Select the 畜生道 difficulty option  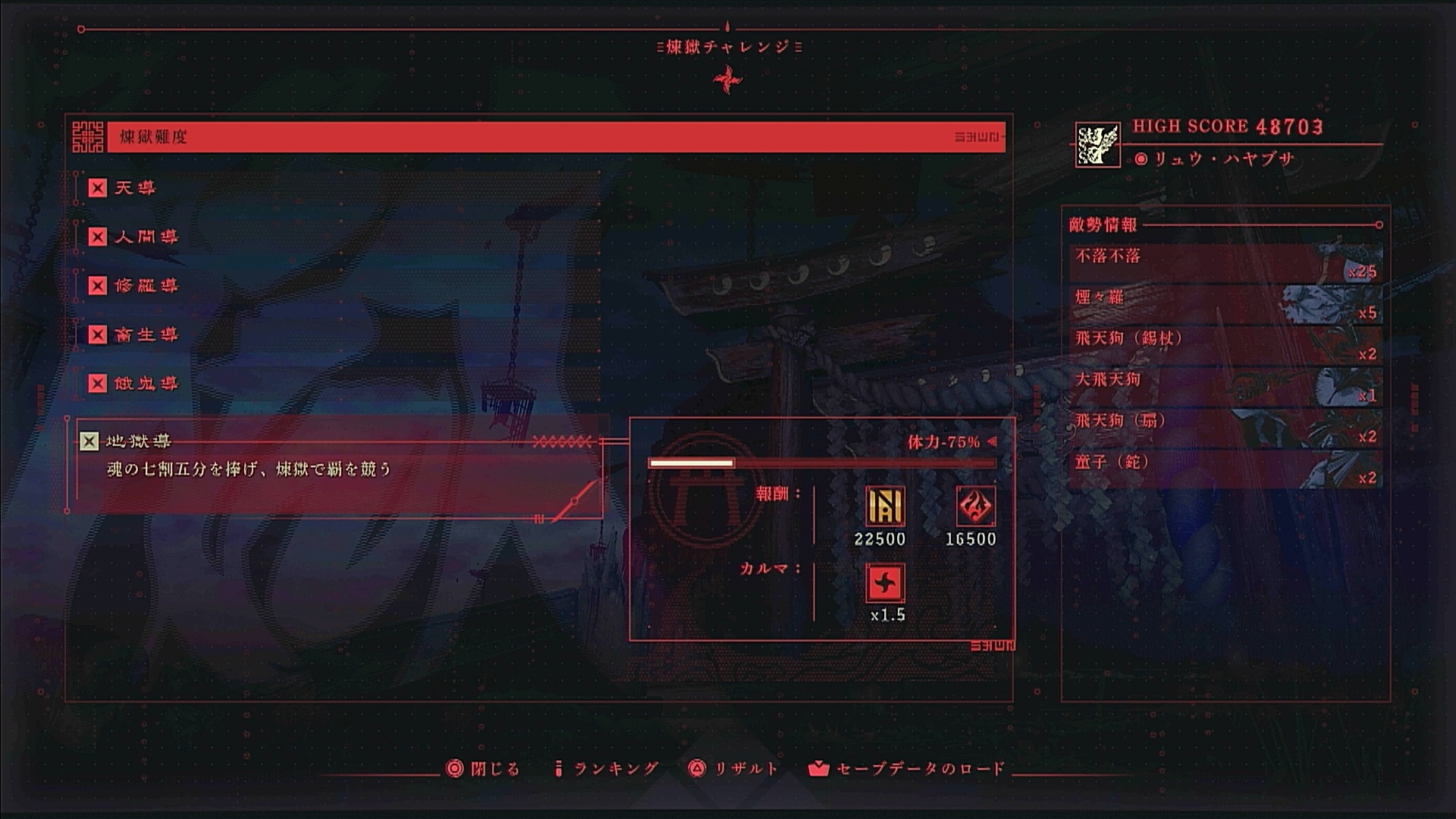point(146,334)
